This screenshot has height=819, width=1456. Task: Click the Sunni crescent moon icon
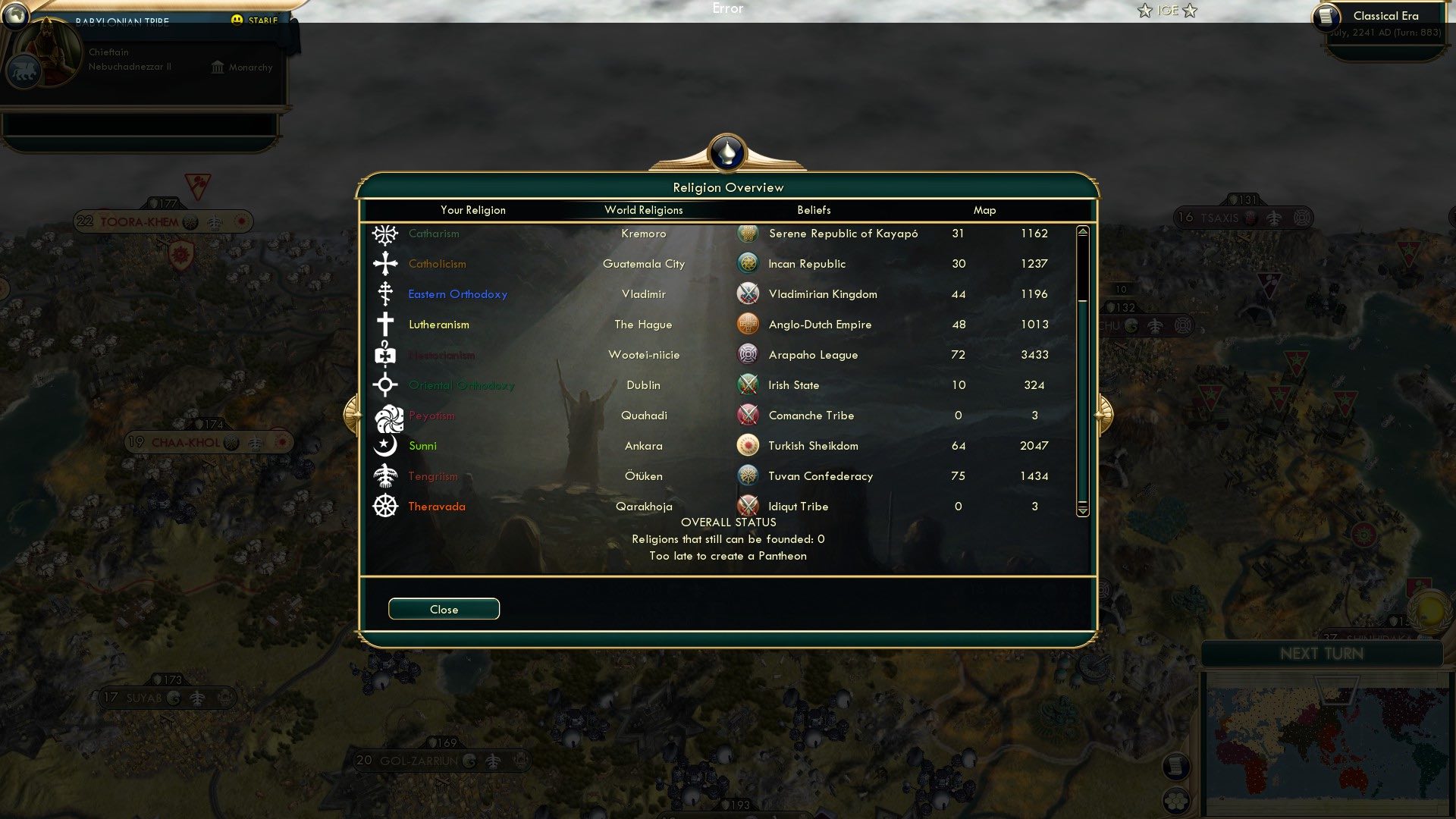[x=385, y=445]
